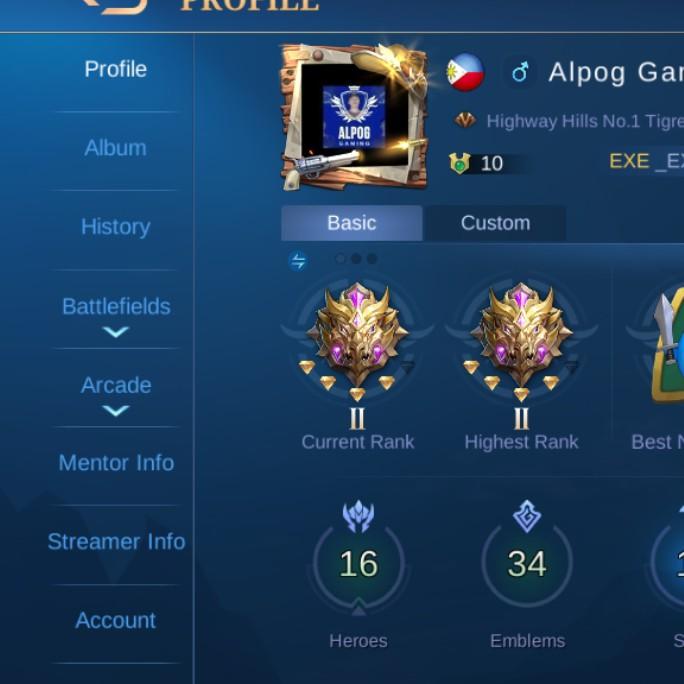684x684 pixels.
Task: Select the Highest Rank badge
Action: pyautogui.click(x=521, y=340)
